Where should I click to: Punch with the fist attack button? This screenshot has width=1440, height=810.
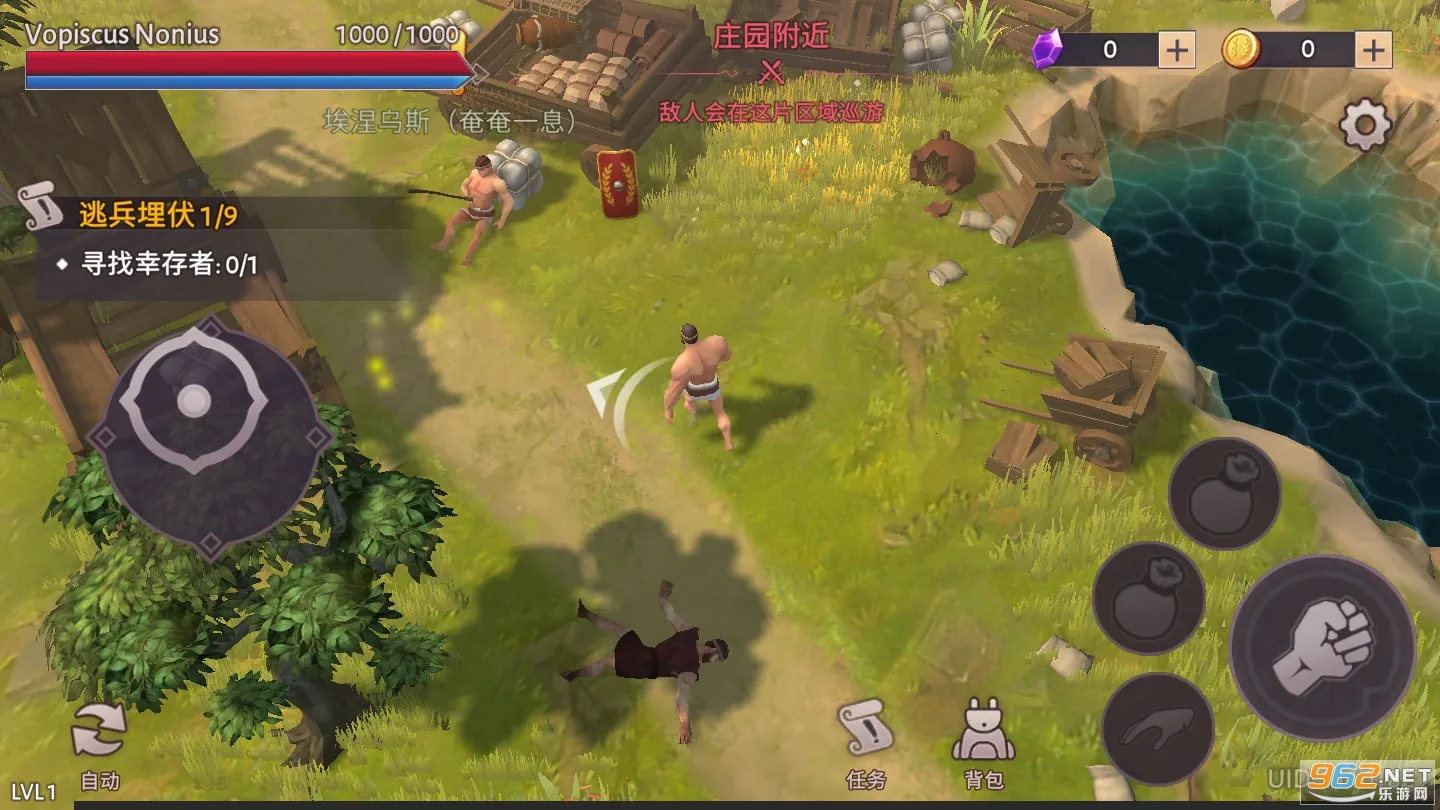(1322, 647)
